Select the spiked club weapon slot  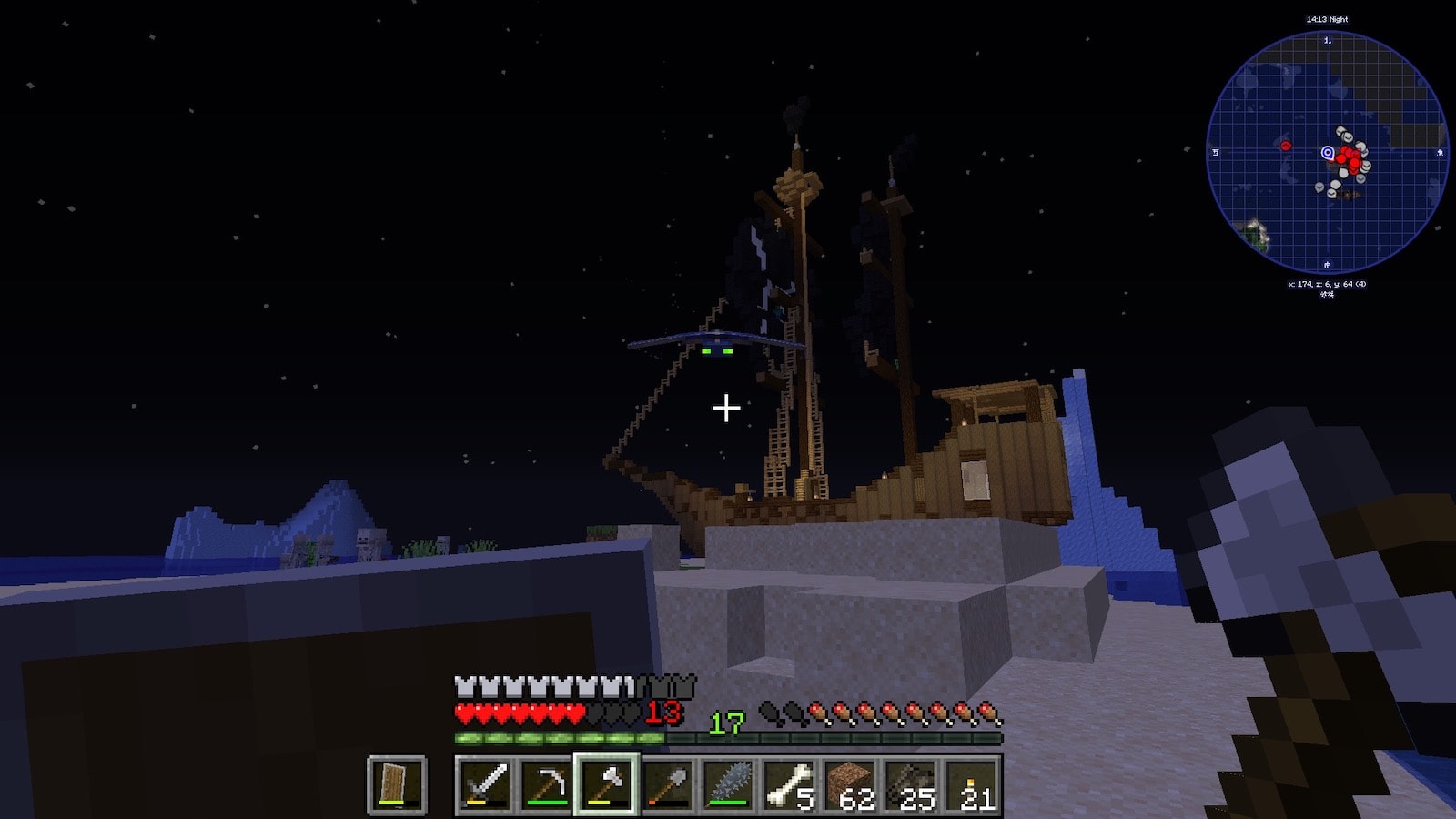pyautogui.click(x=728, y=784)
